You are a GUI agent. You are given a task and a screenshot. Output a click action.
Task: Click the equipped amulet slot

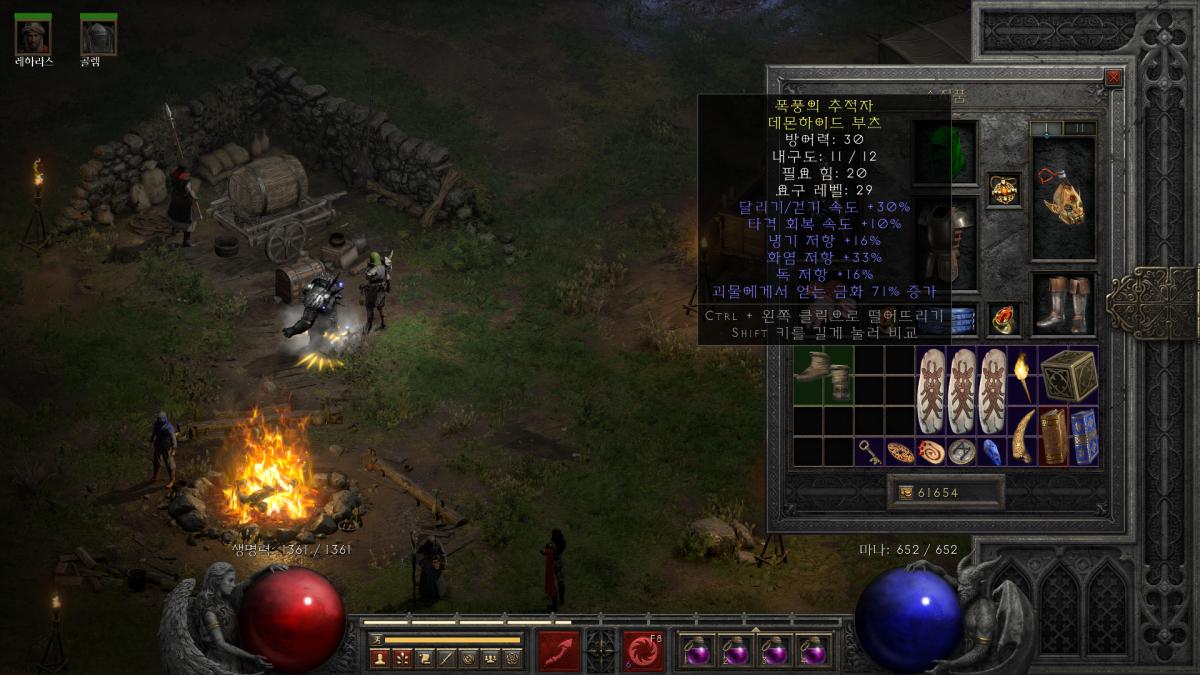click(1004, 189)
